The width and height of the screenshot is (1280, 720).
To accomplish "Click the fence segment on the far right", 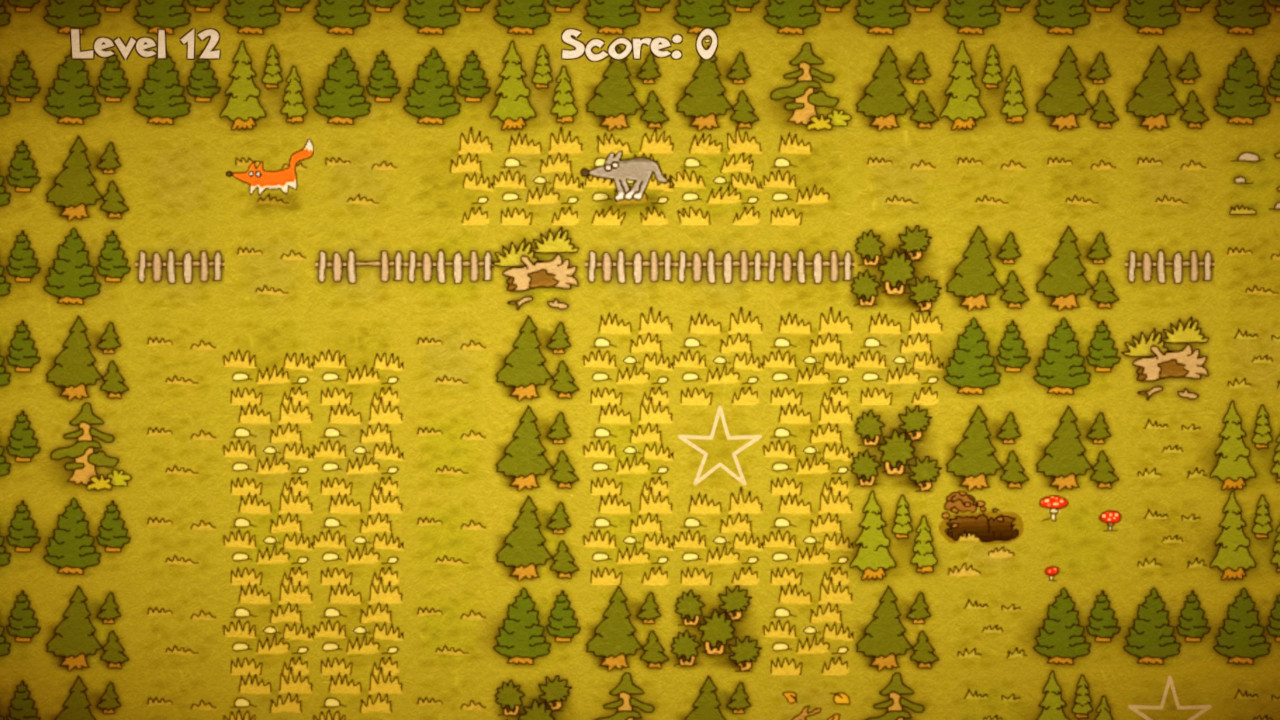I will pyautogui.click(x=1168, y=263).
